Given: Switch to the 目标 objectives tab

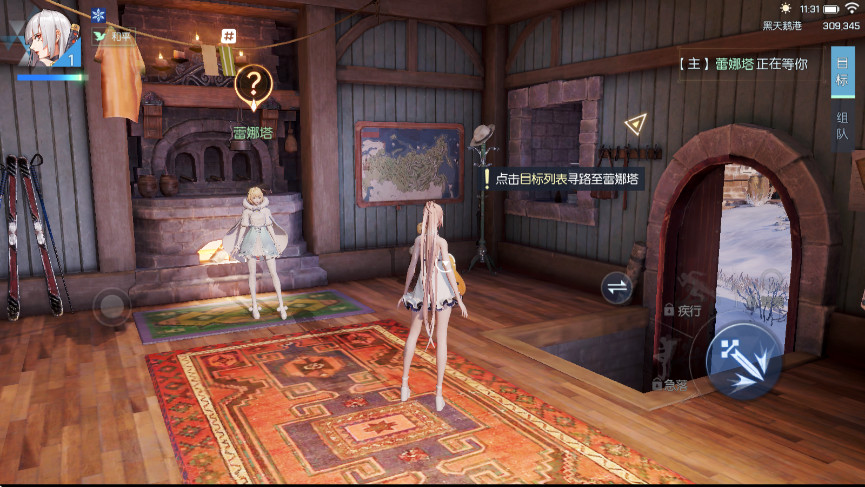Looking at the screenshot, I should click(842, 72).
